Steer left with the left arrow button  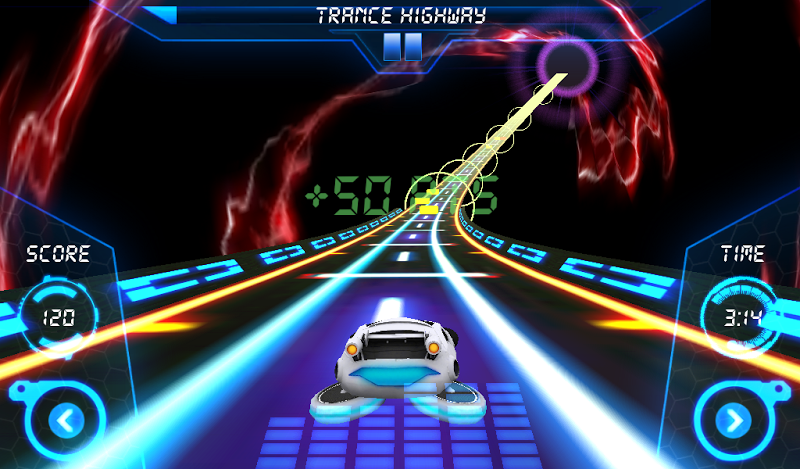(65, 420)
